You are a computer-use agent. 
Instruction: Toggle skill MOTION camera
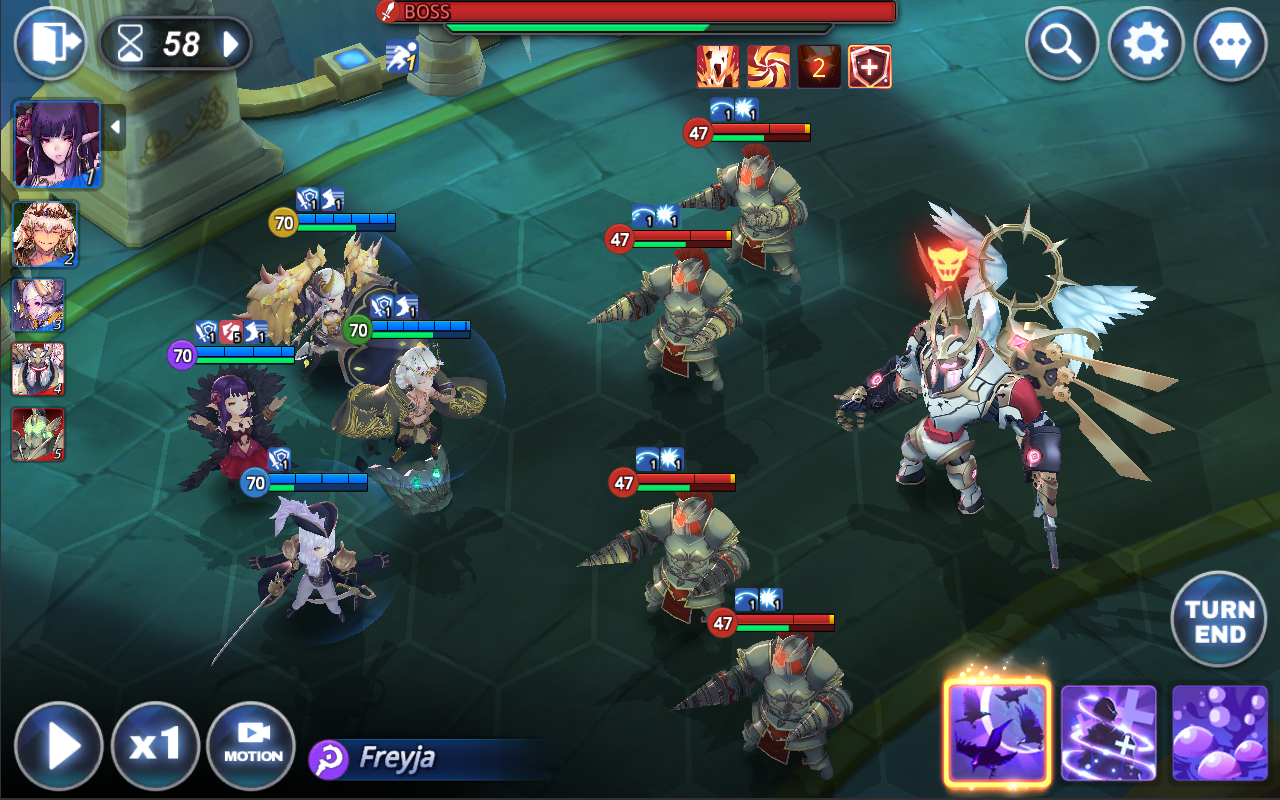pos(251,746)
